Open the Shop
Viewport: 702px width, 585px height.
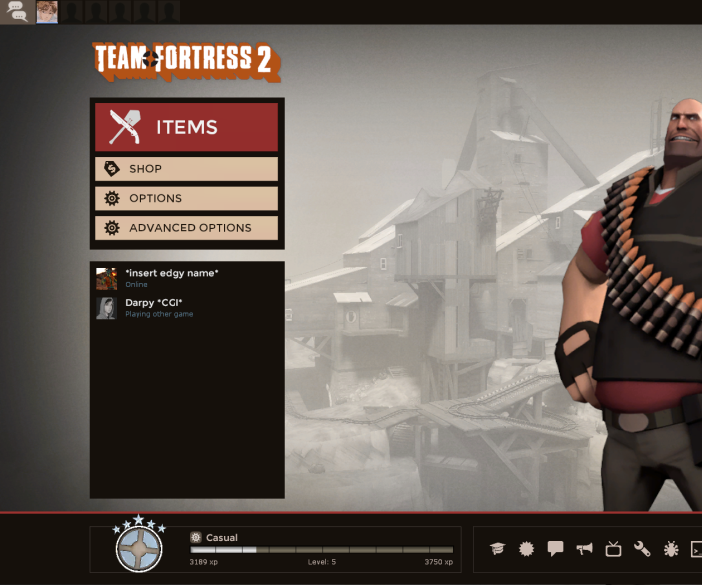pyautogui.click(x=186, y=169)
